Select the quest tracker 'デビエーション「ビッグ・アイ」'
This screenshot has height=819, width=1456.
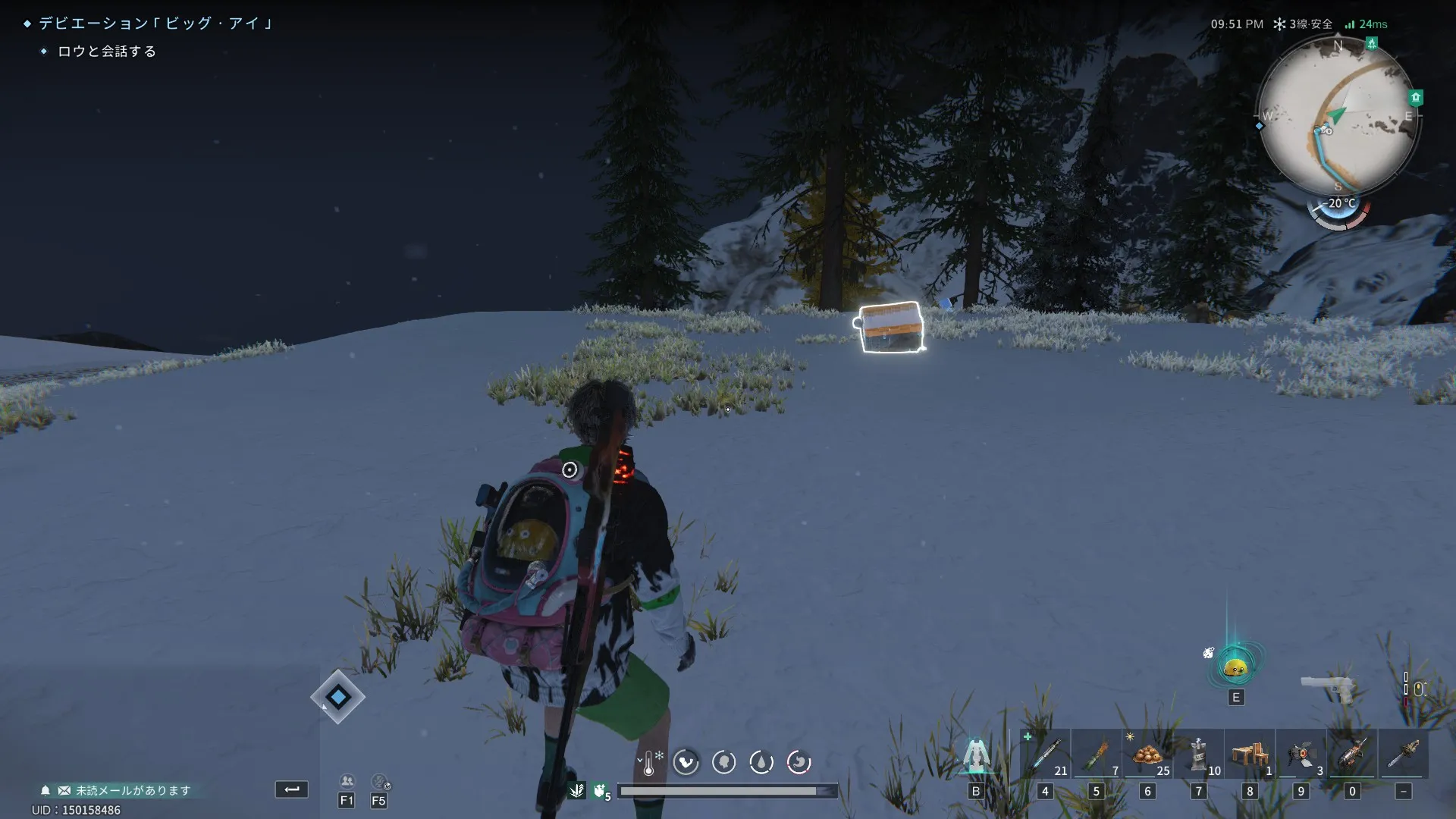tap(155, 24)
